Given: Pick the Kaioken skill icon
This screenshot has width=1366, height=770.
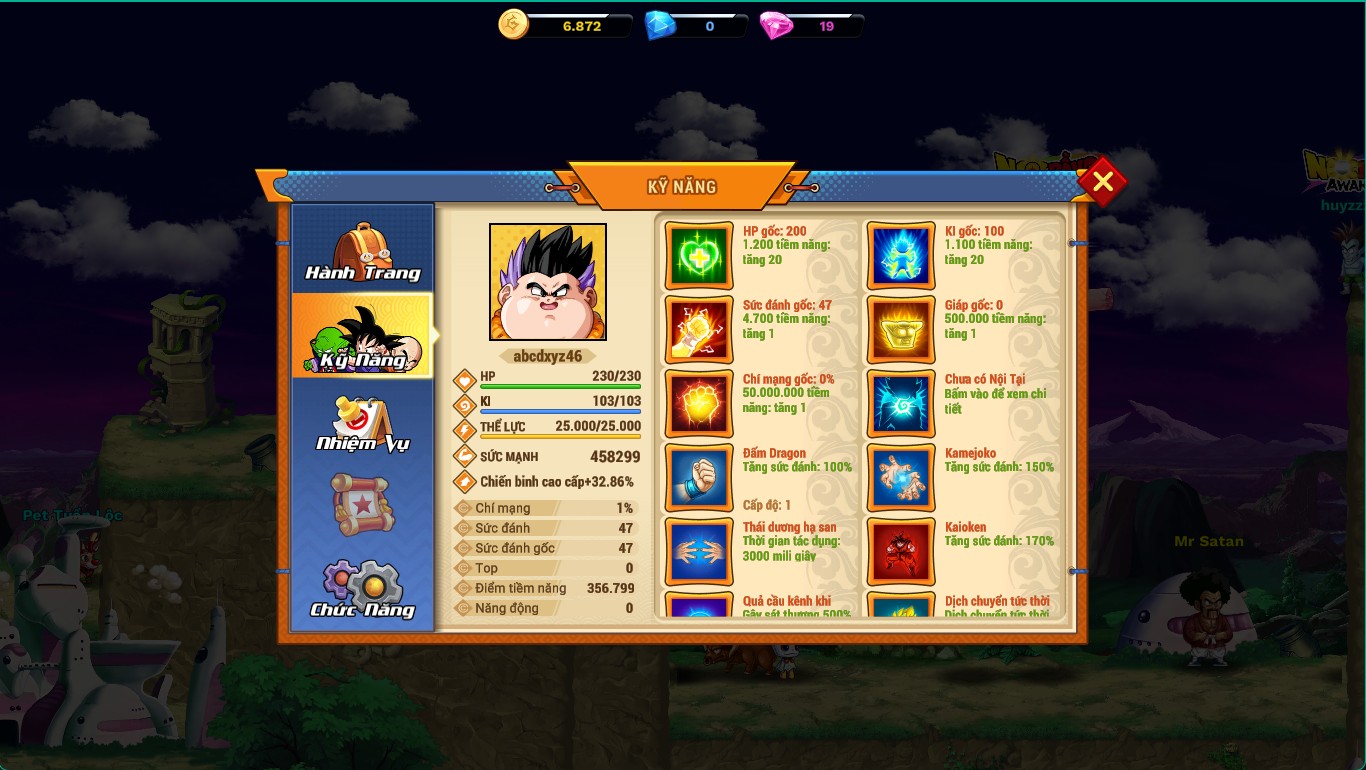Looking at the screenshot, I should [901, 552].
